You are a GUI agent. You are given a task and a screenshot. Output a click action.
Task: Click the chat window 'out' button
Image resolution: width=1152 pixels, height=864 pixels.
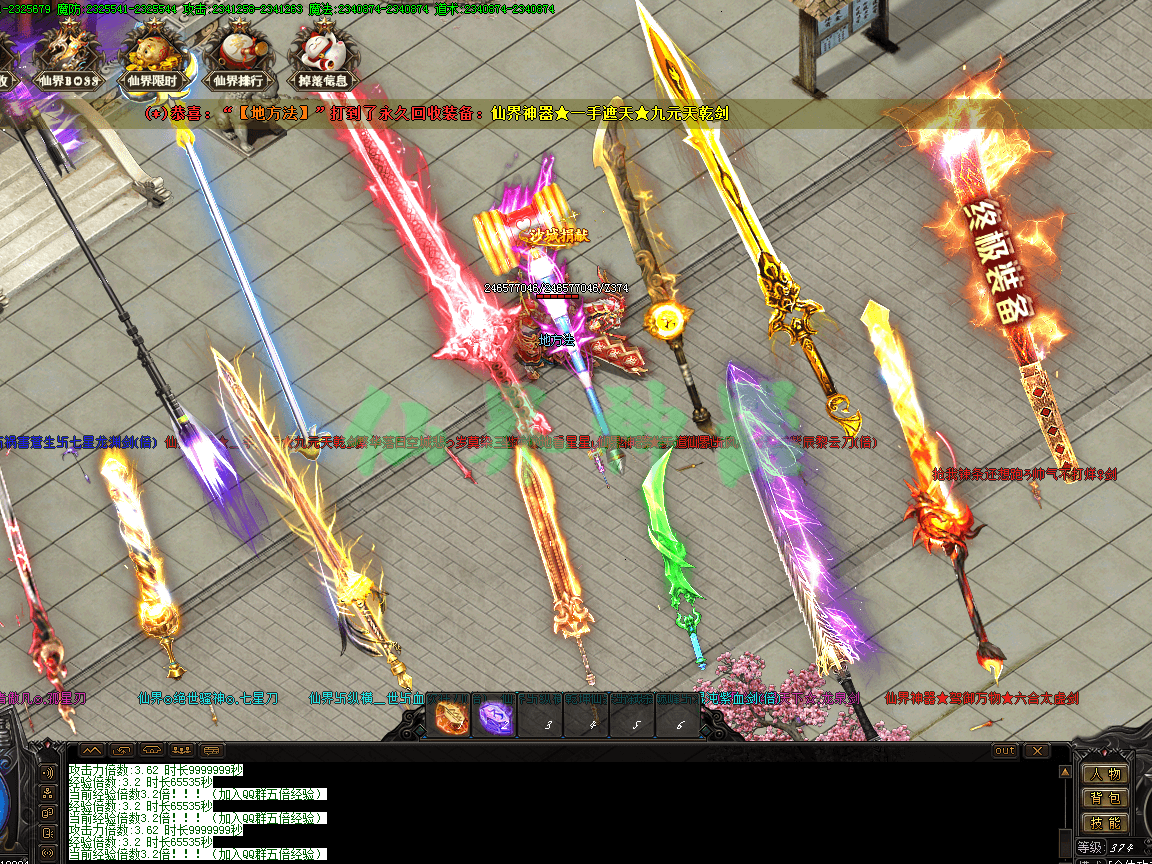(1004, 751)
